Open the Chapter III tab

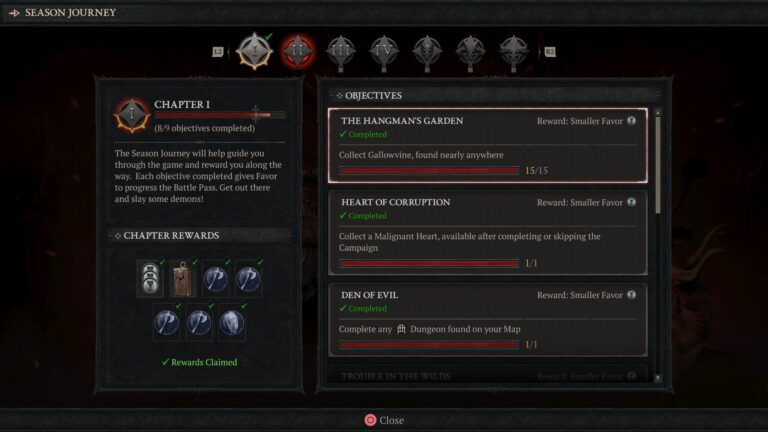[340, 50]
